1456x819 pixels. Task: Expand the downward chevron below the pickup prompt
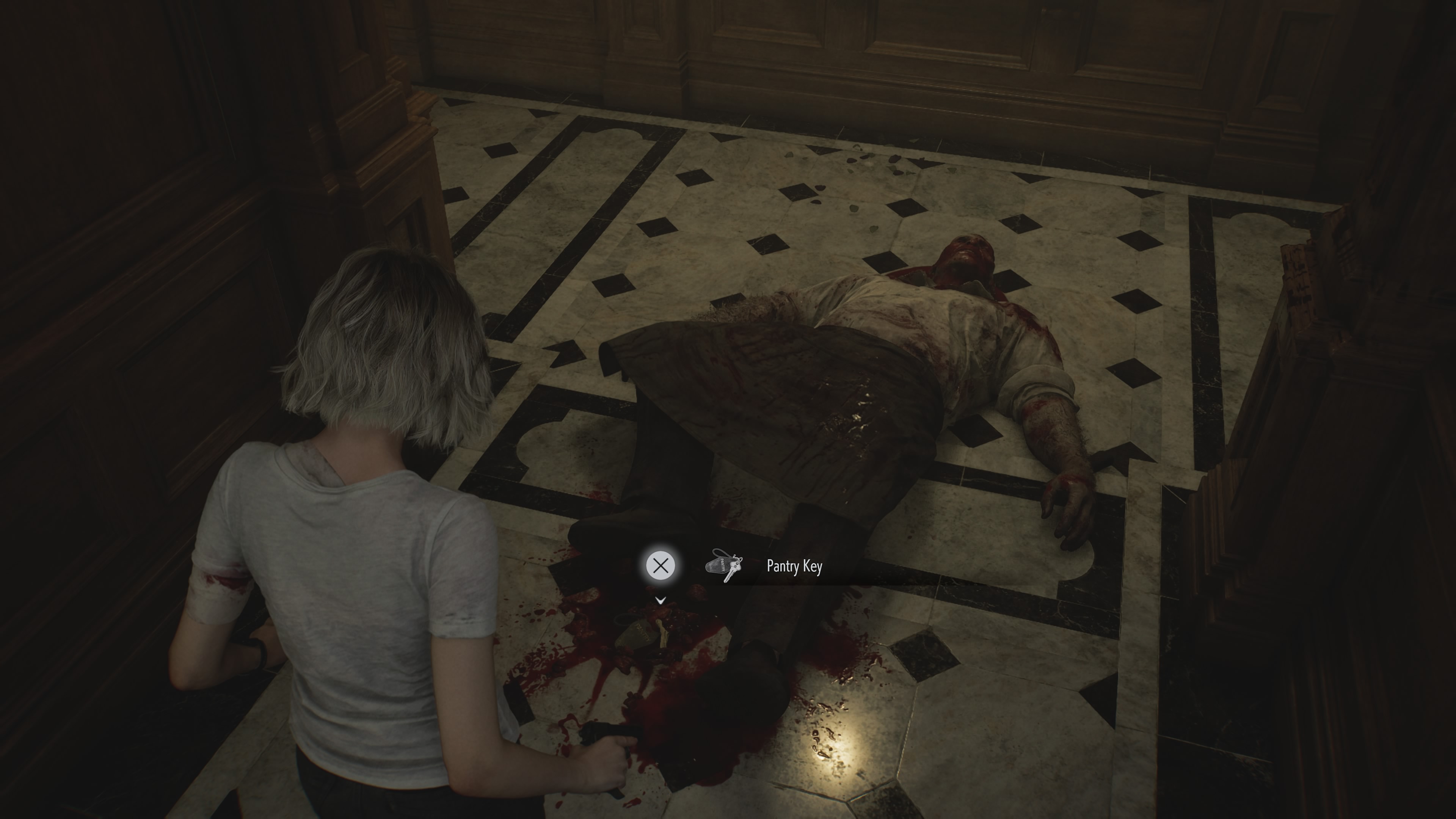pyautogui.click(x=660, y=601)
